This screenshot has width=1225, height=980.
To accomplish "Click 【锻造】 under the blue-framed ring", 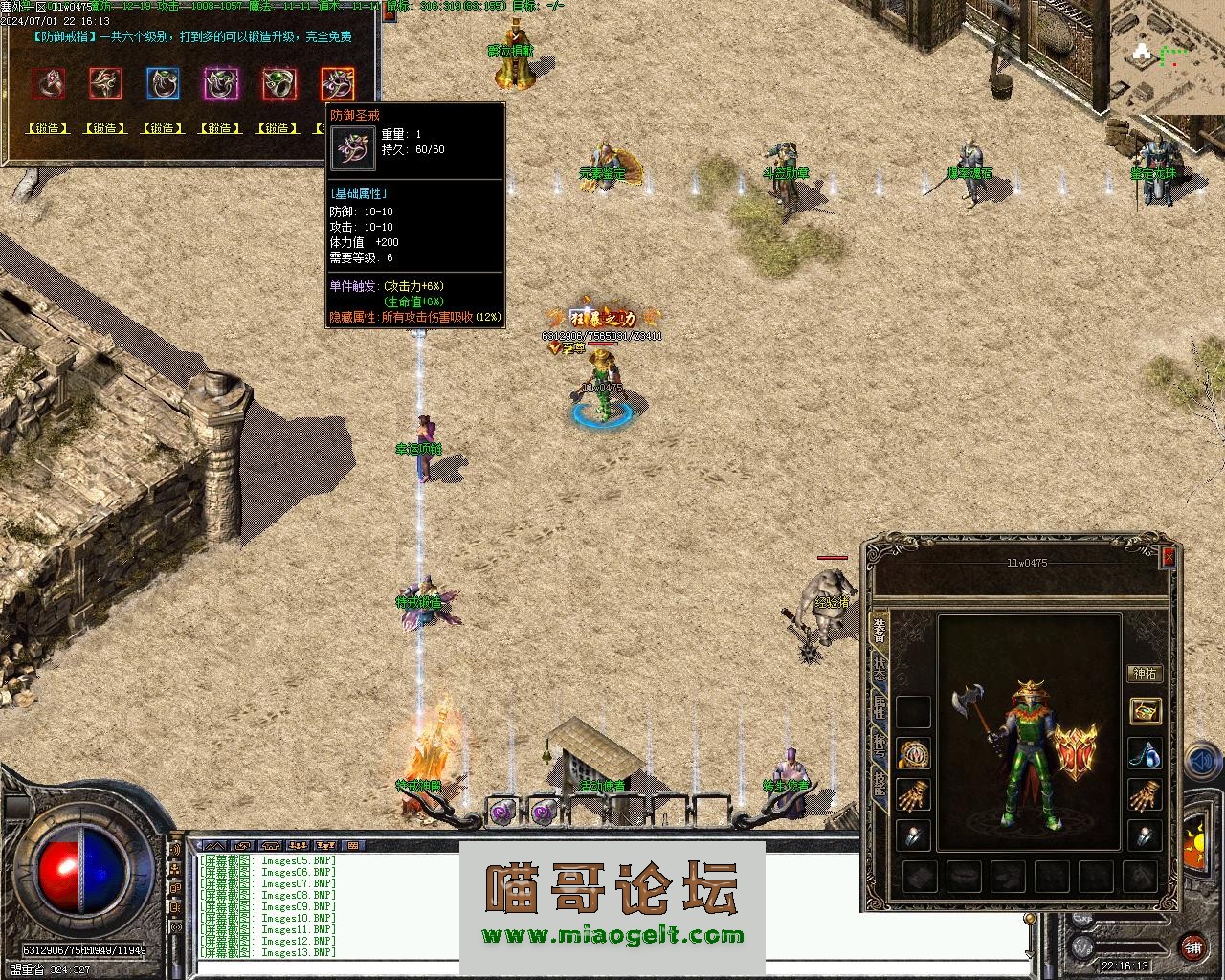I will [163, 128].
